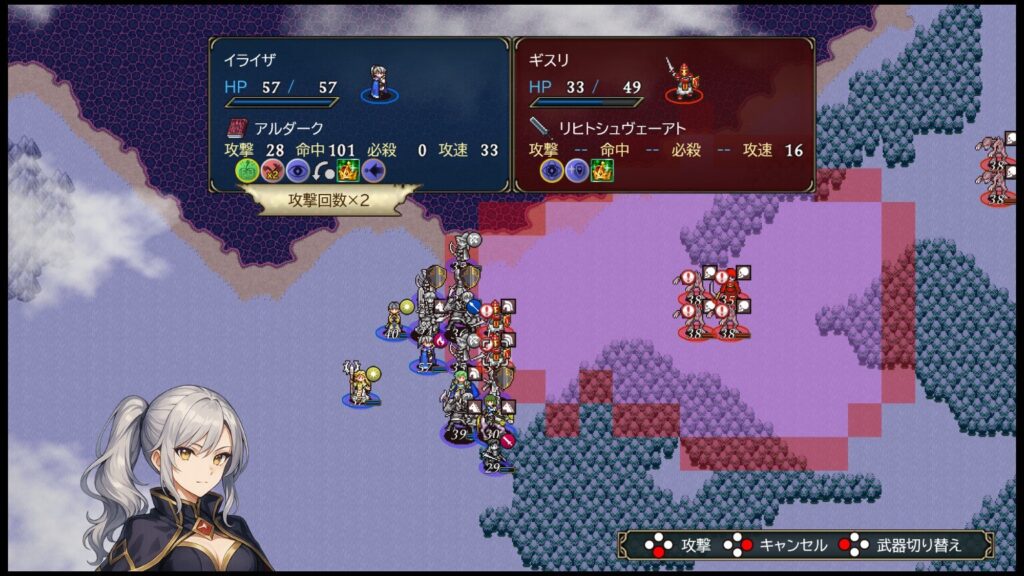Choose the white curved-arrow skill icon
1024x576 pixels.
[x=322, y=170]
